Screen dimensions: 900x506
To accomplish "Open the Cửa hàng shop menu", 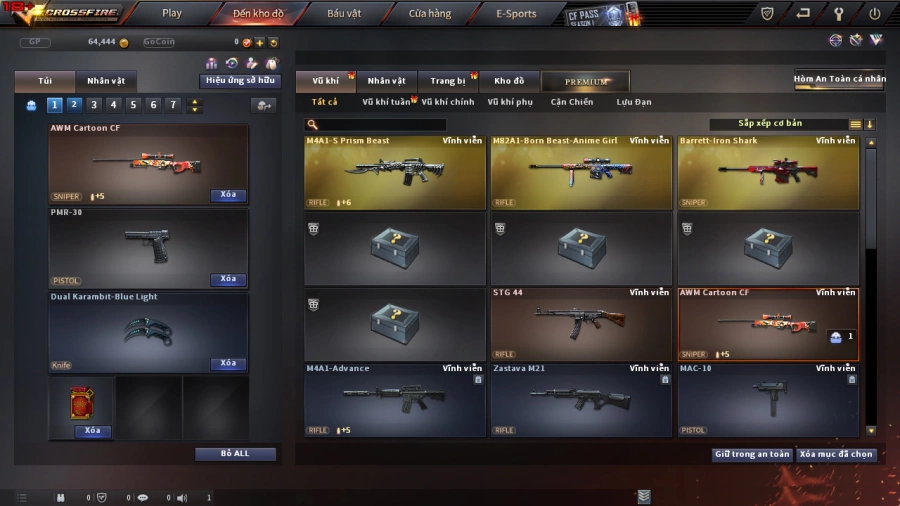I will tap(429, 14).
